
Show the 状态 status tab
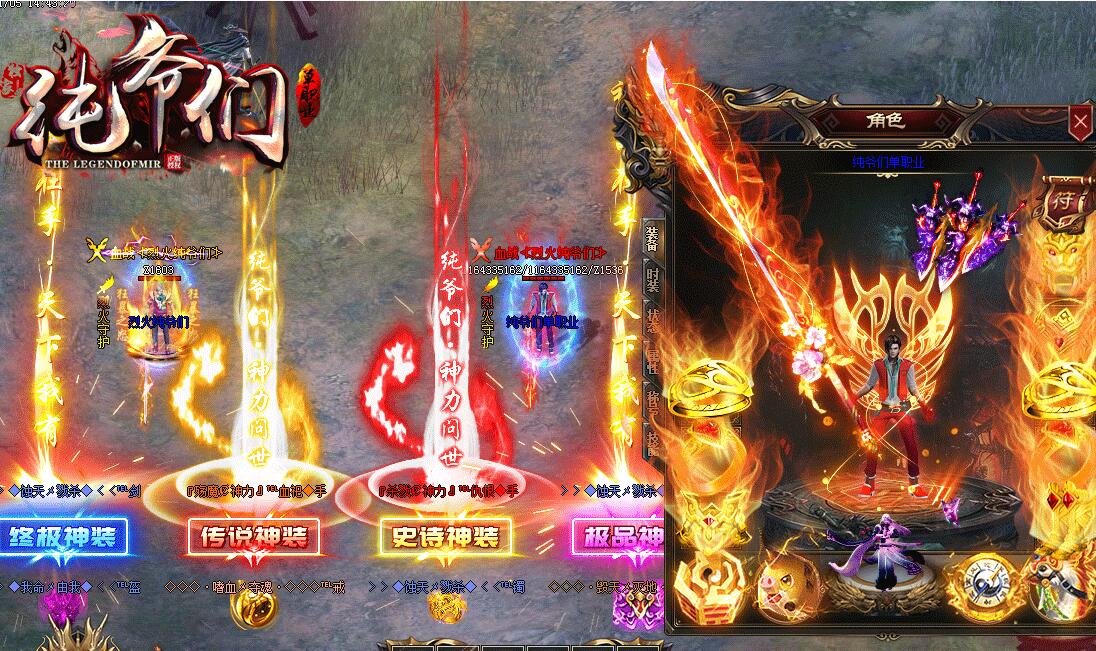[x=652, y=319]
